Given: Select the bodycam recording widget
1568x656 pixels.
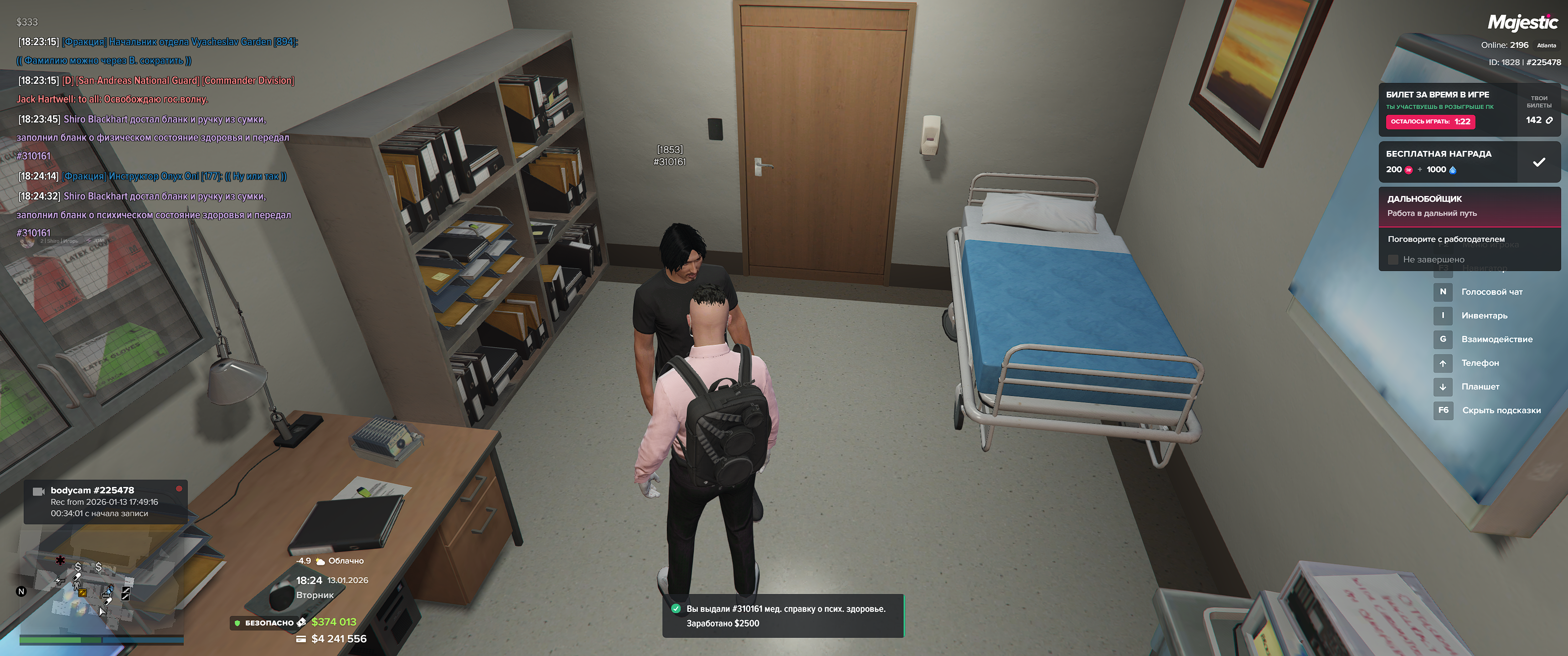Looking at the screenshot, I should pyautogui.click(x=105, y=502).
